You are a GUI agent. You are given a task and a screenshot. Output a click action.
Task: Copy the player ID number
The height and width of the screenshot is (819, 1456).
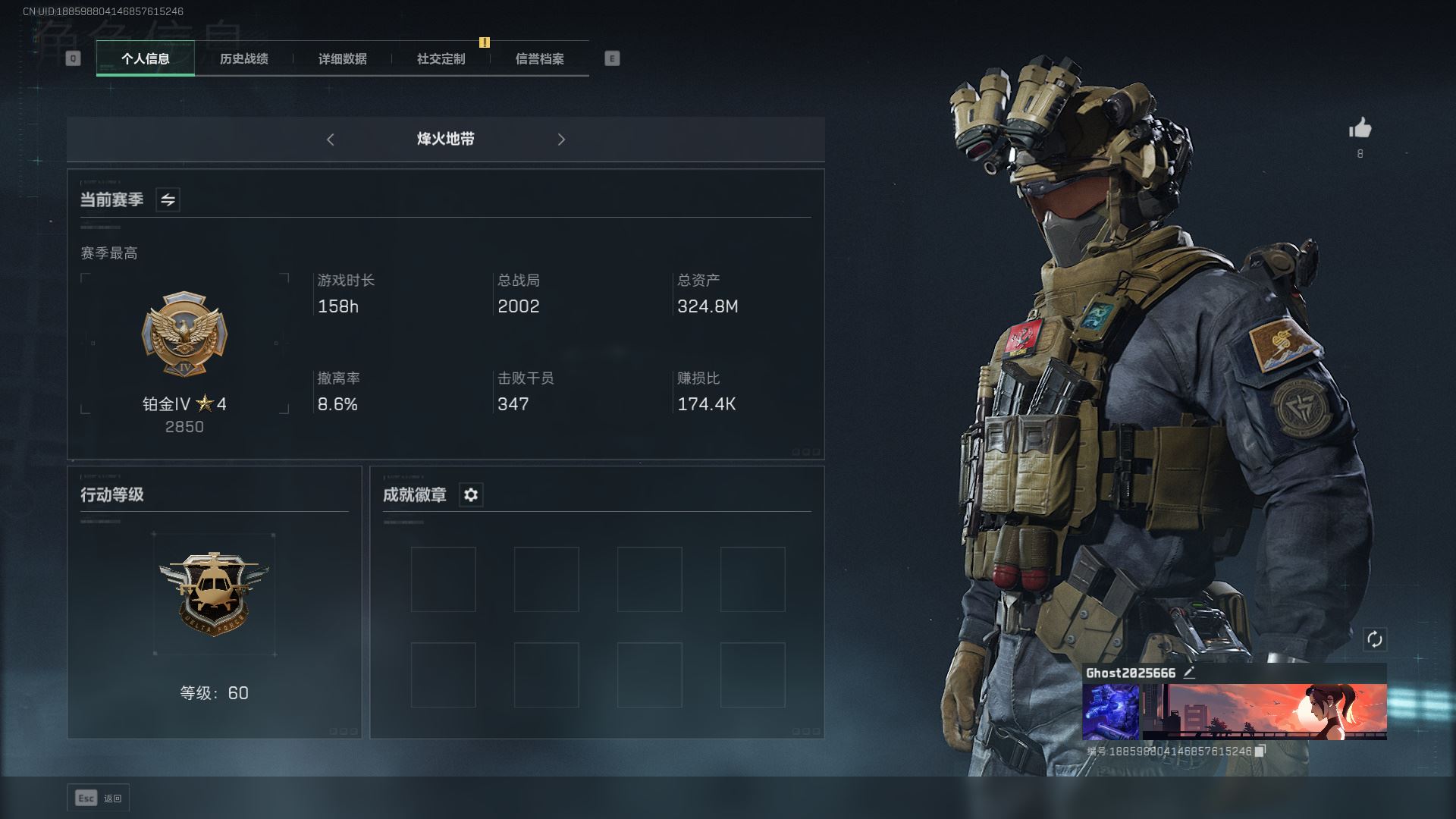click(x=1260, y=751)
